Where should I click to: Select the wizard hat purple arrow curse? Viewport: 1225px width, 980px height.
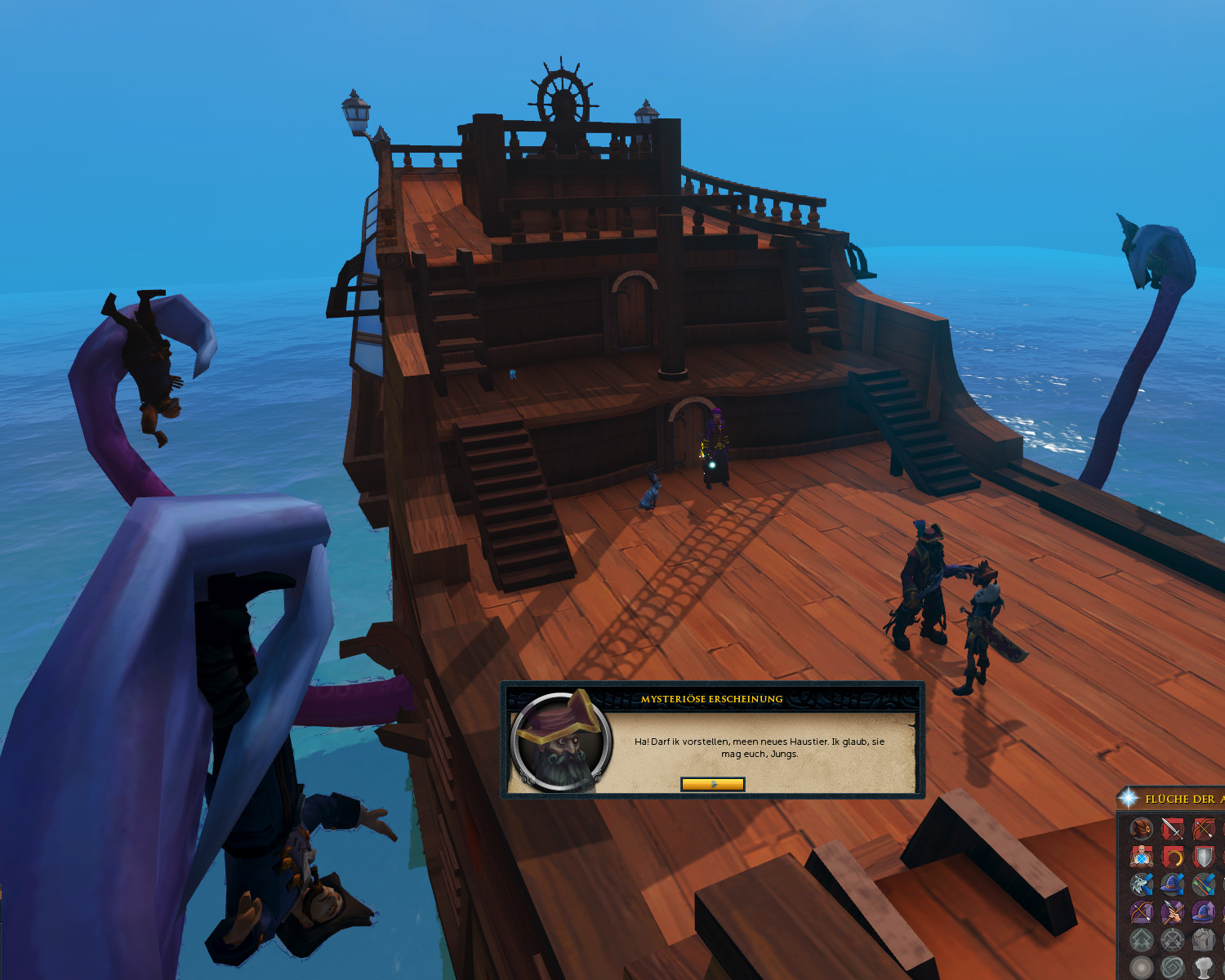1204,912
